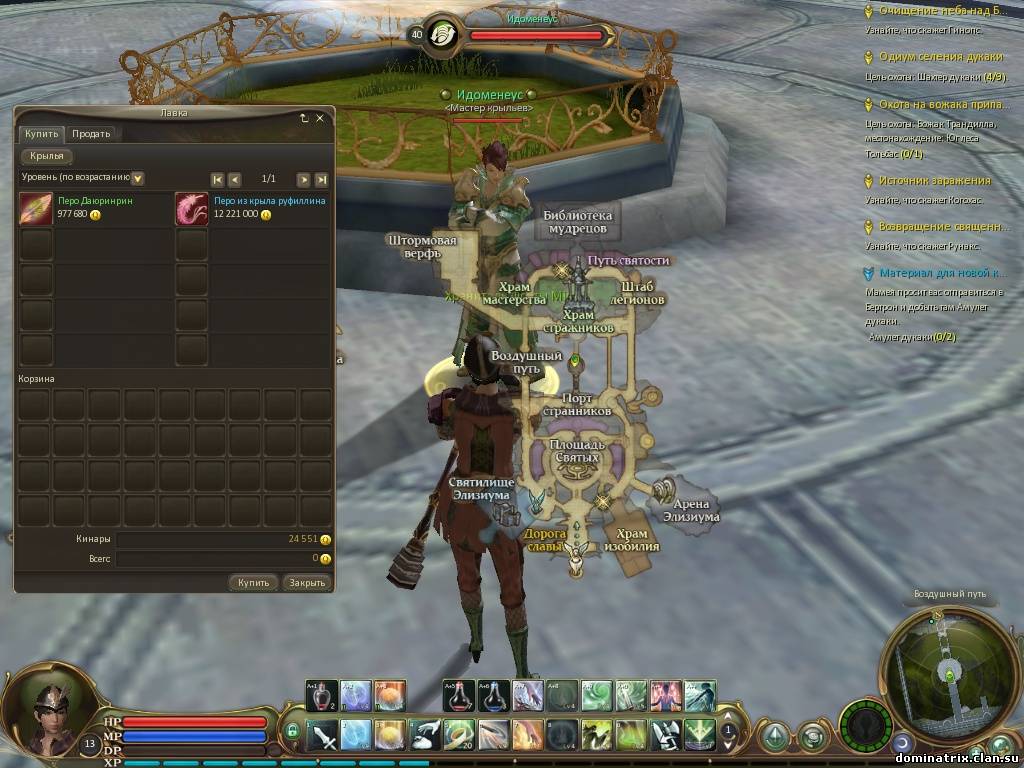Open the Источник заражения quest in the tracker
Viewport: 1024px width, 768px height.
click(934, 181)
